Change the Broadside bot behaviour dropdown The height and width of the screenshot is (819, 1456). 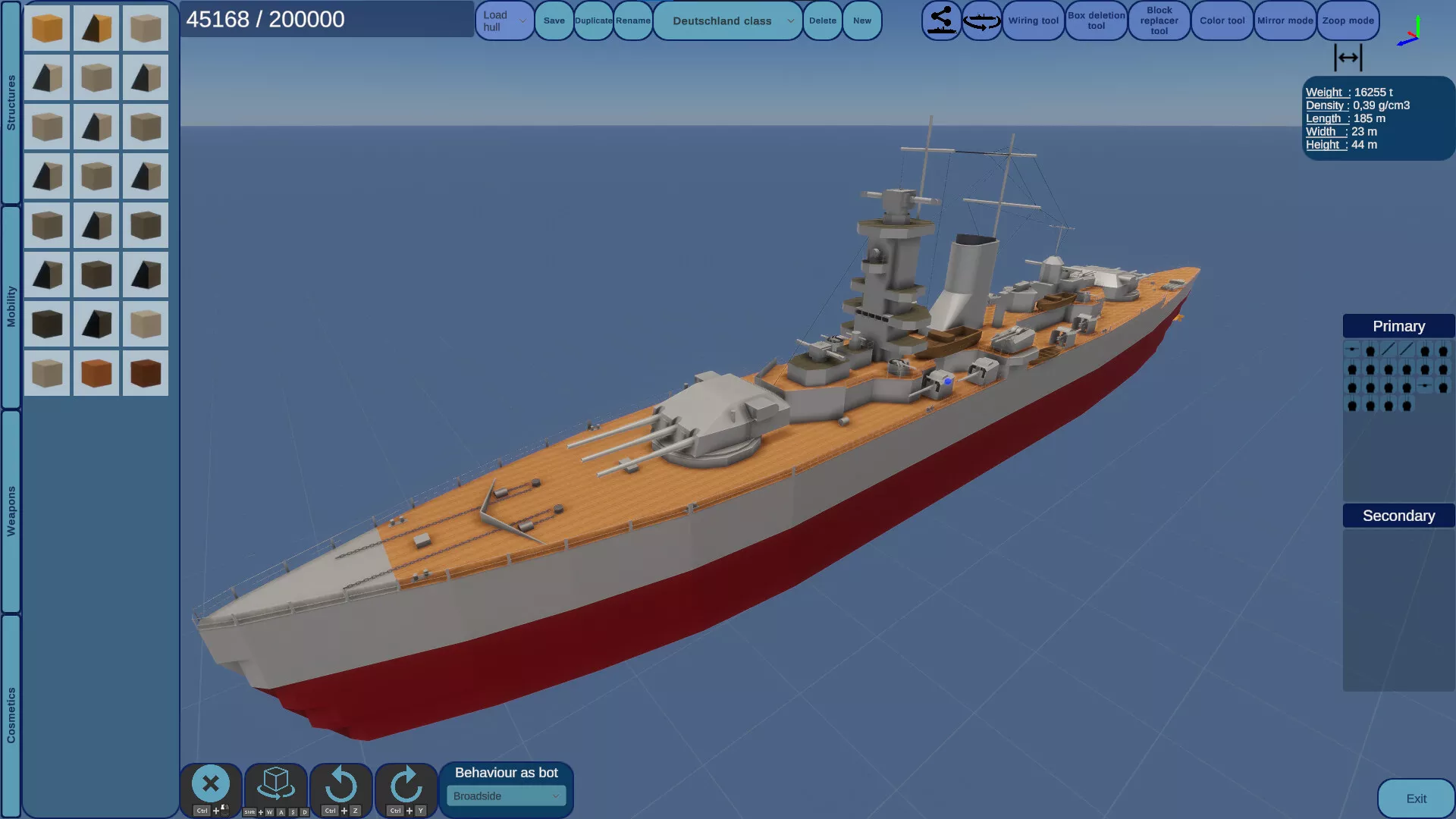pyautogui.click(x=506, y=796)
